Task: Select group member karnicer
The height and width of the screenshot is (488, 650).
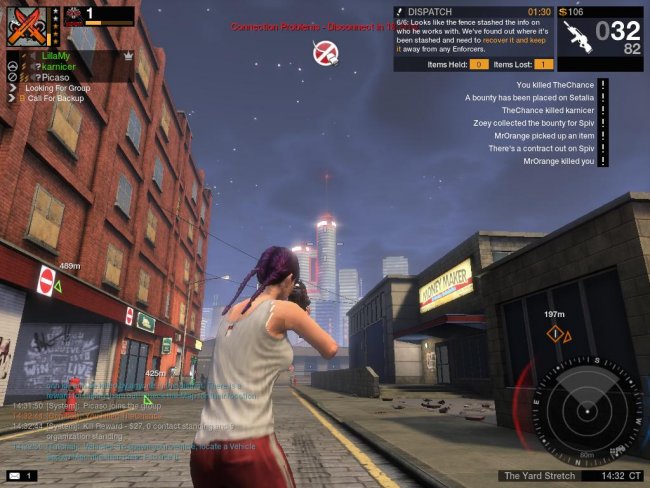Action: click(60, 66)
